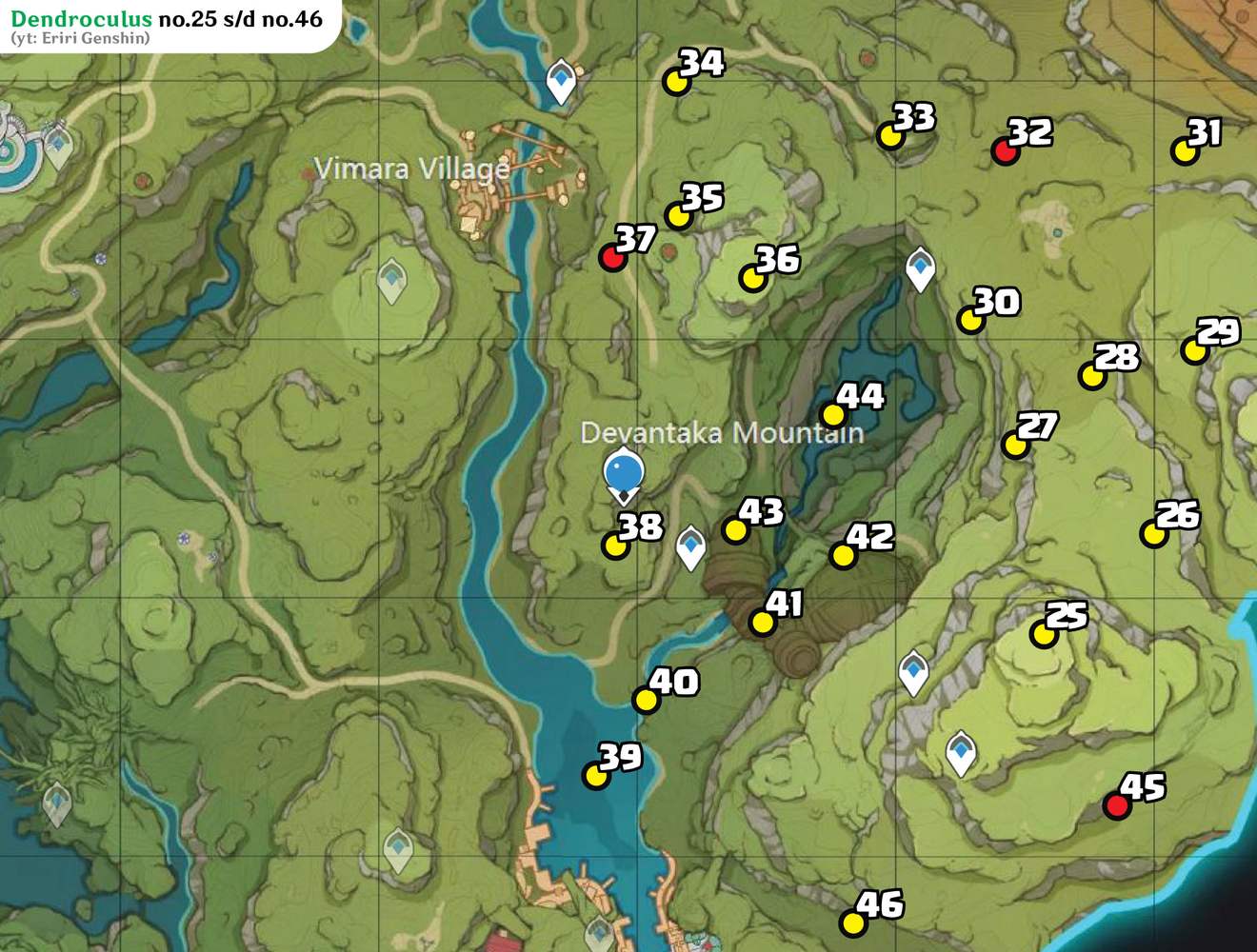
Task: Click the Dendroculus title banner
Action: click(x=167, y=17)
